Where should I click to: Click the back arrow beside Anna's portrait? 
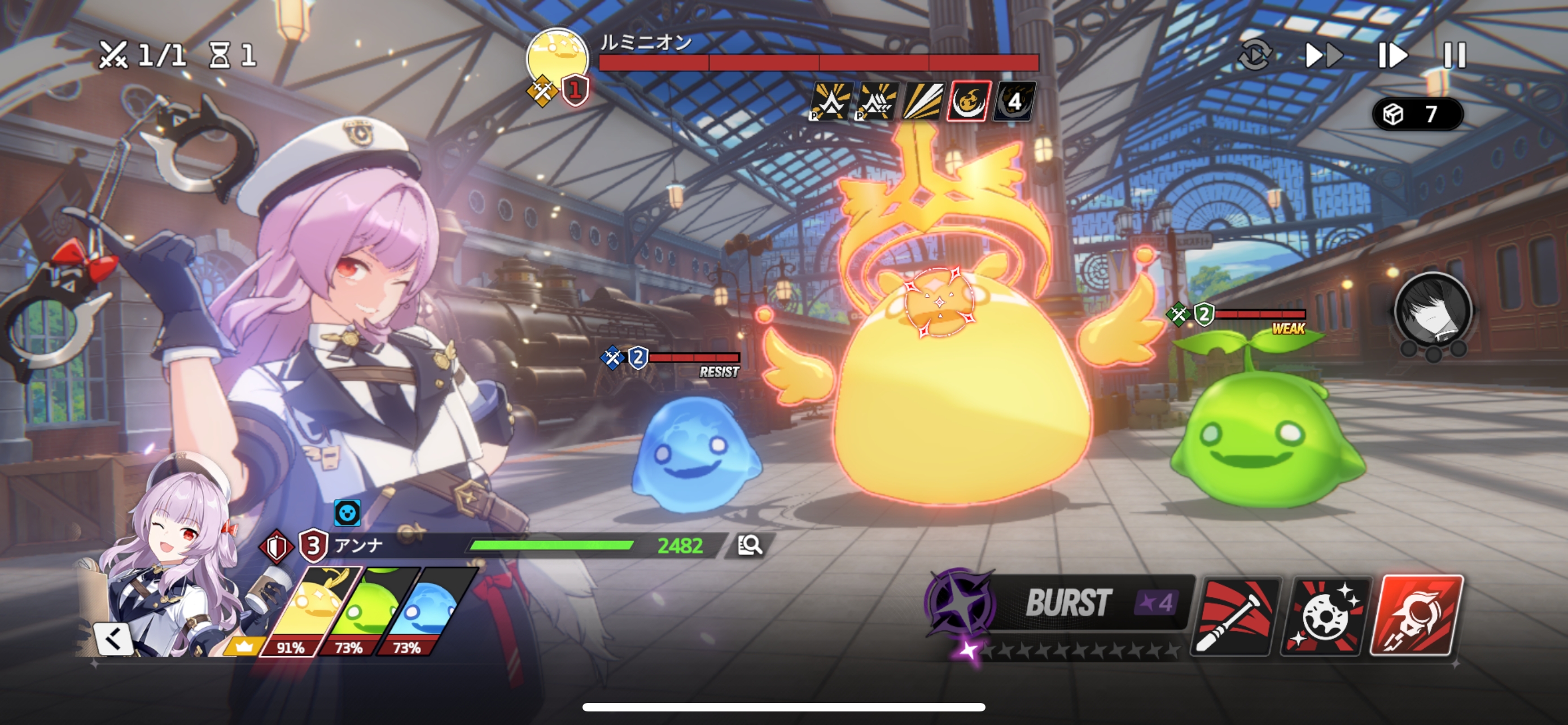(113, 639)
